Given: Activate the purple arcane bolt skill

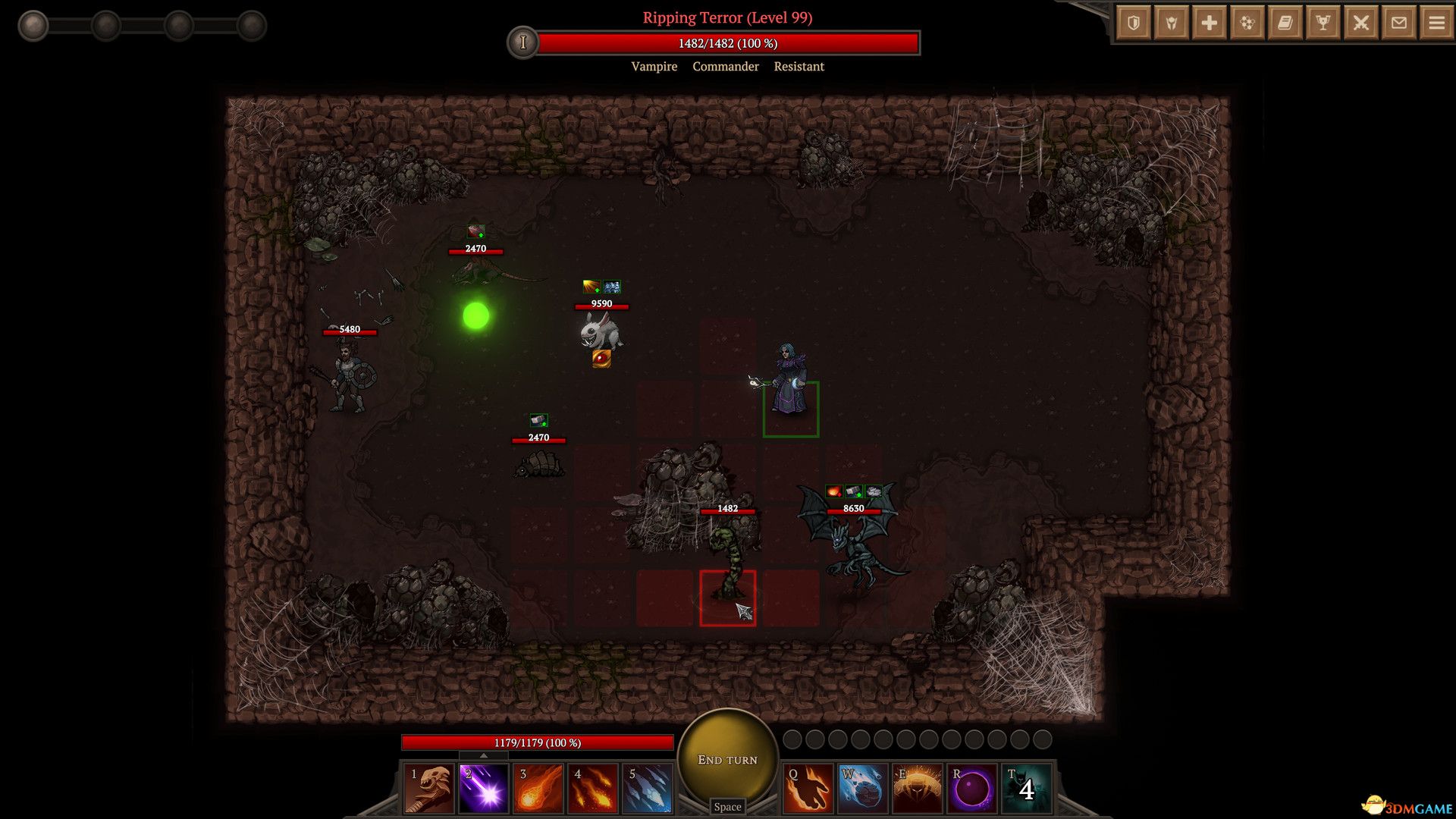Looking at the screenshot, I should [x=484, y=789].
